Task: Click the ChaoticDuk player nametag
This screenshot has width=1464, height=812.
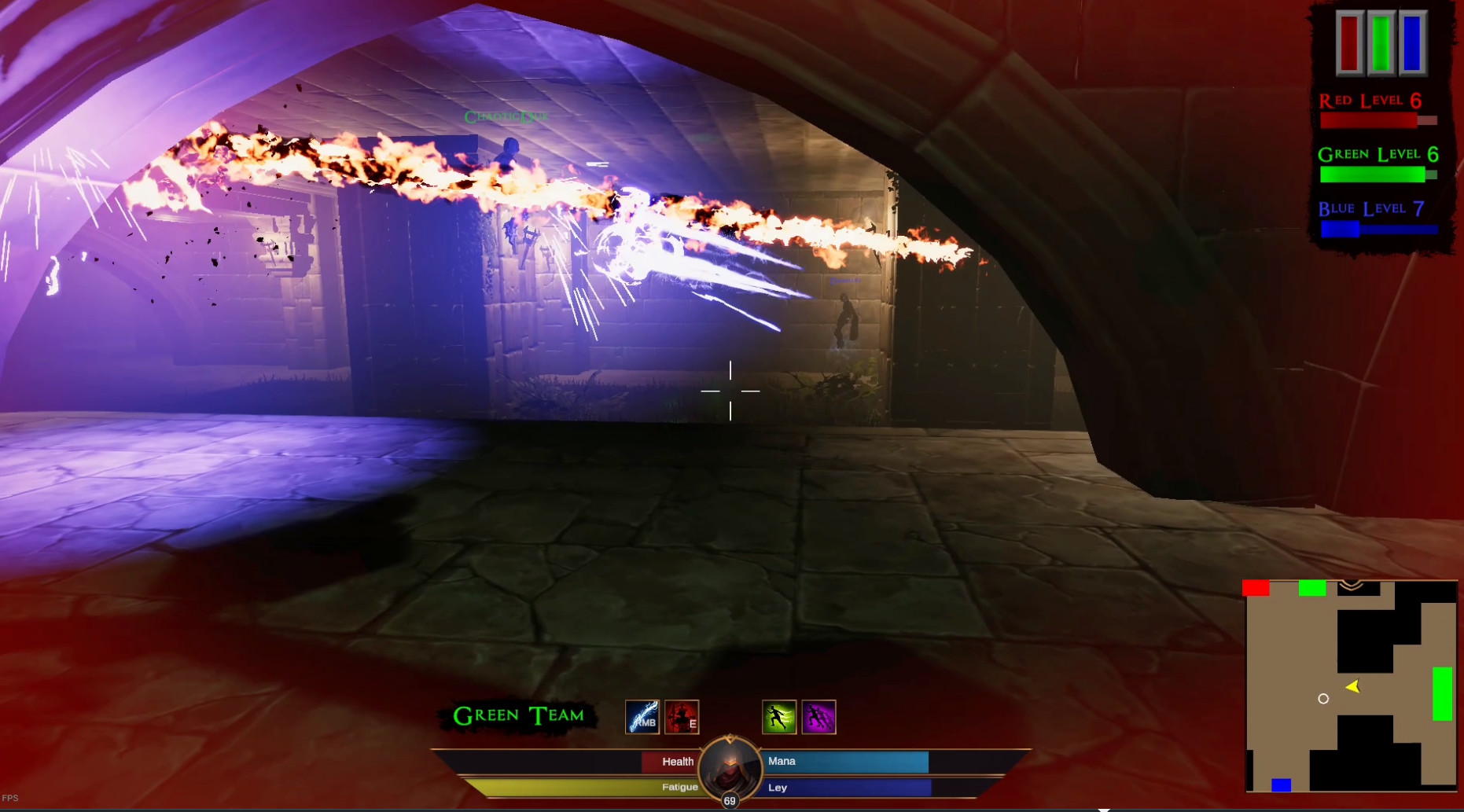Action: (x=507, y=116)
